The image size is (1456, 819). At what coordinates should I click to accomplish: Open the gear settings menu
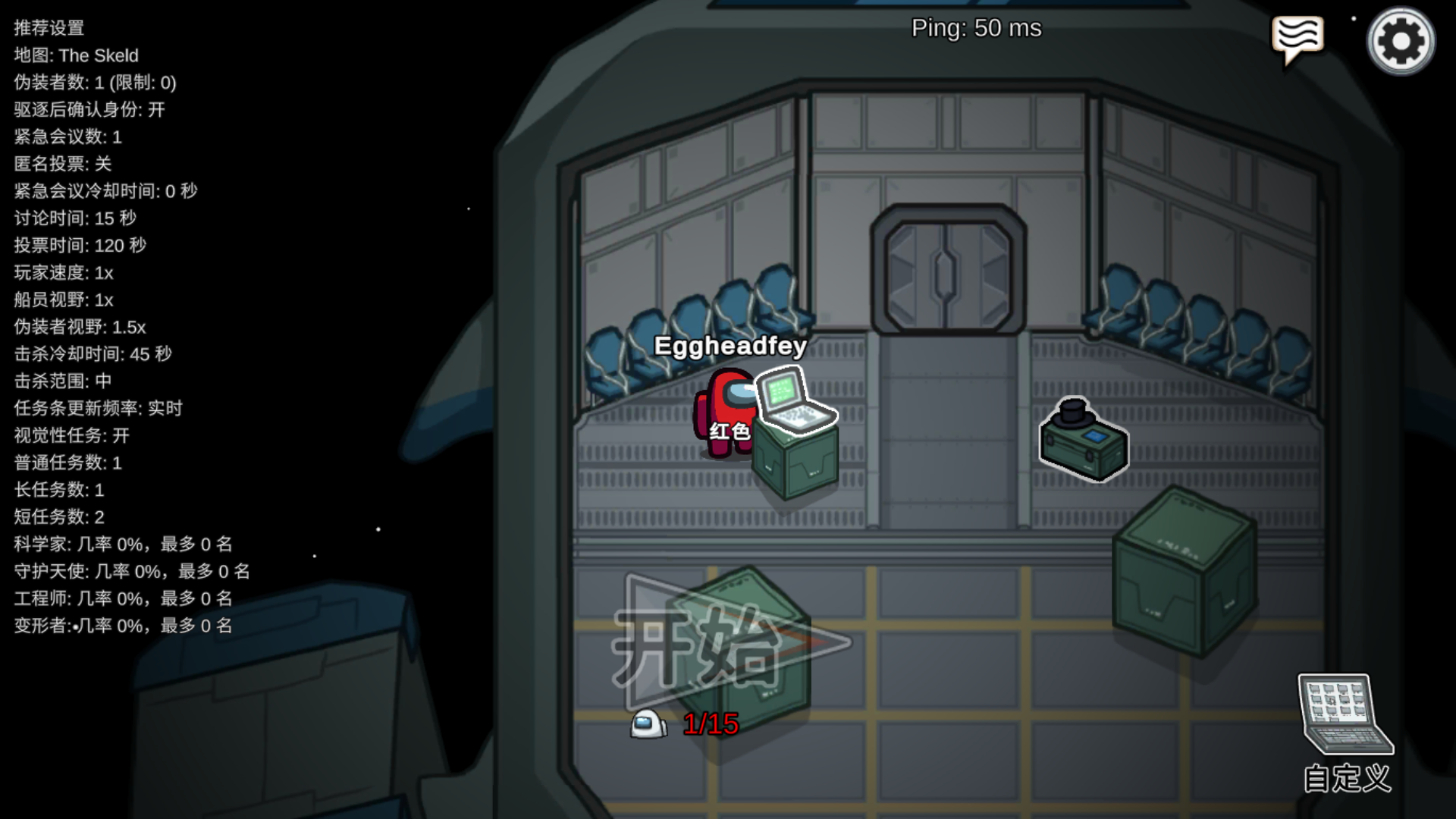click(1401, 41)
